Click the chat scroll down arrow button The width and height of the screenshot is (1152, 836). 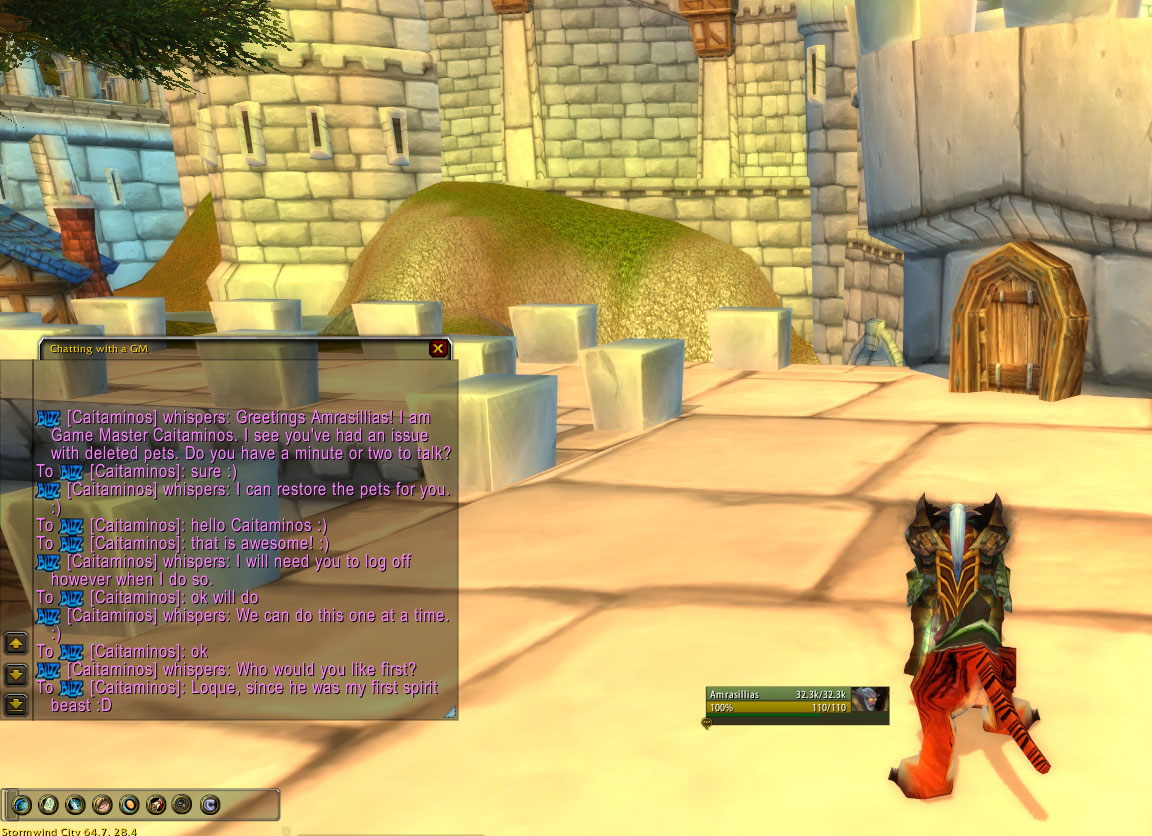coord(16,673)
